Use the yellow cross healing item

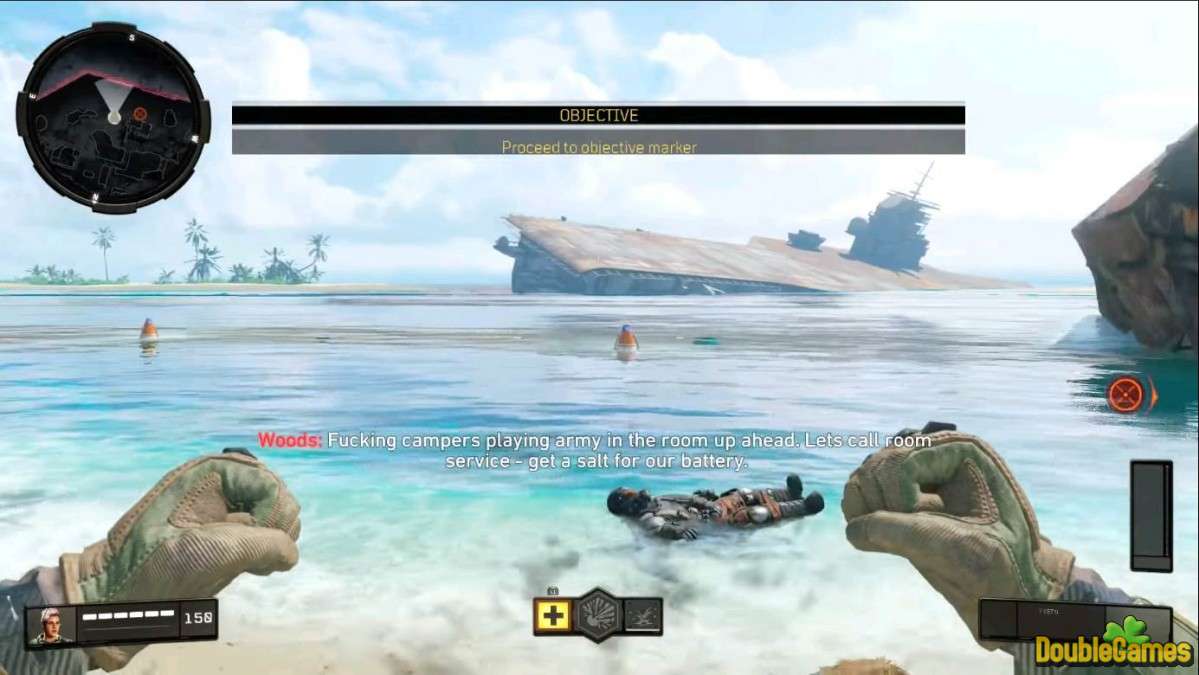(x=552, y=615)
